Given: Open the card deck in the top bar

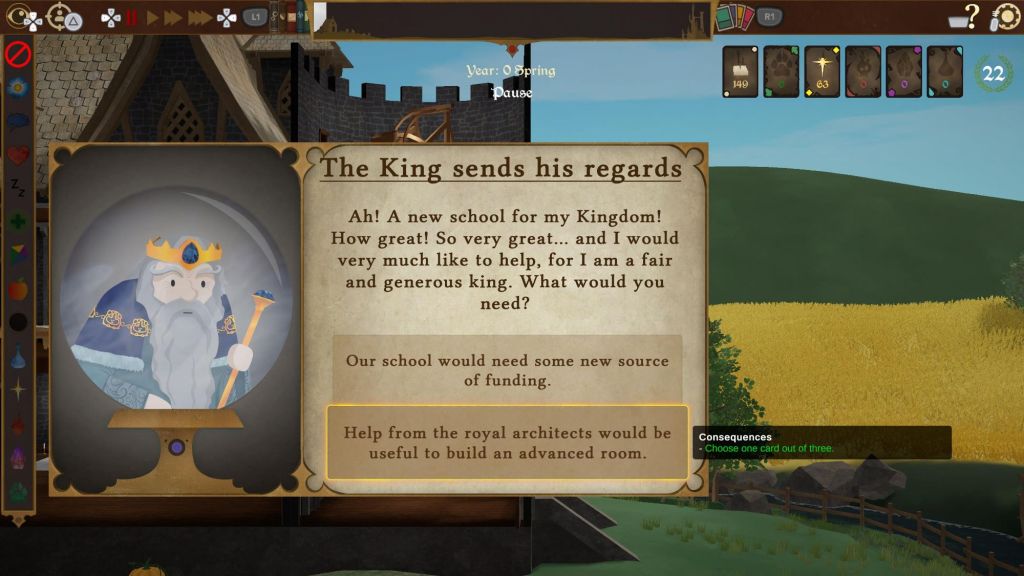Looking at the screenshot, I should click(735, 17).
